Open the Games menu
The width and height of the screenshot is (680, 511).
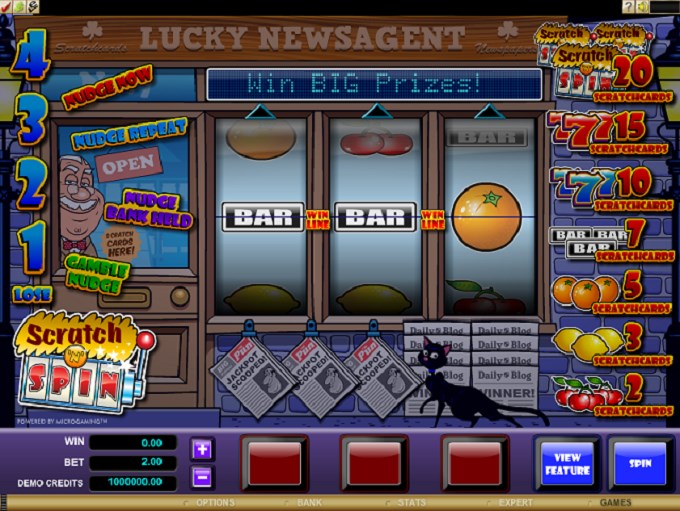coord(615,502)
